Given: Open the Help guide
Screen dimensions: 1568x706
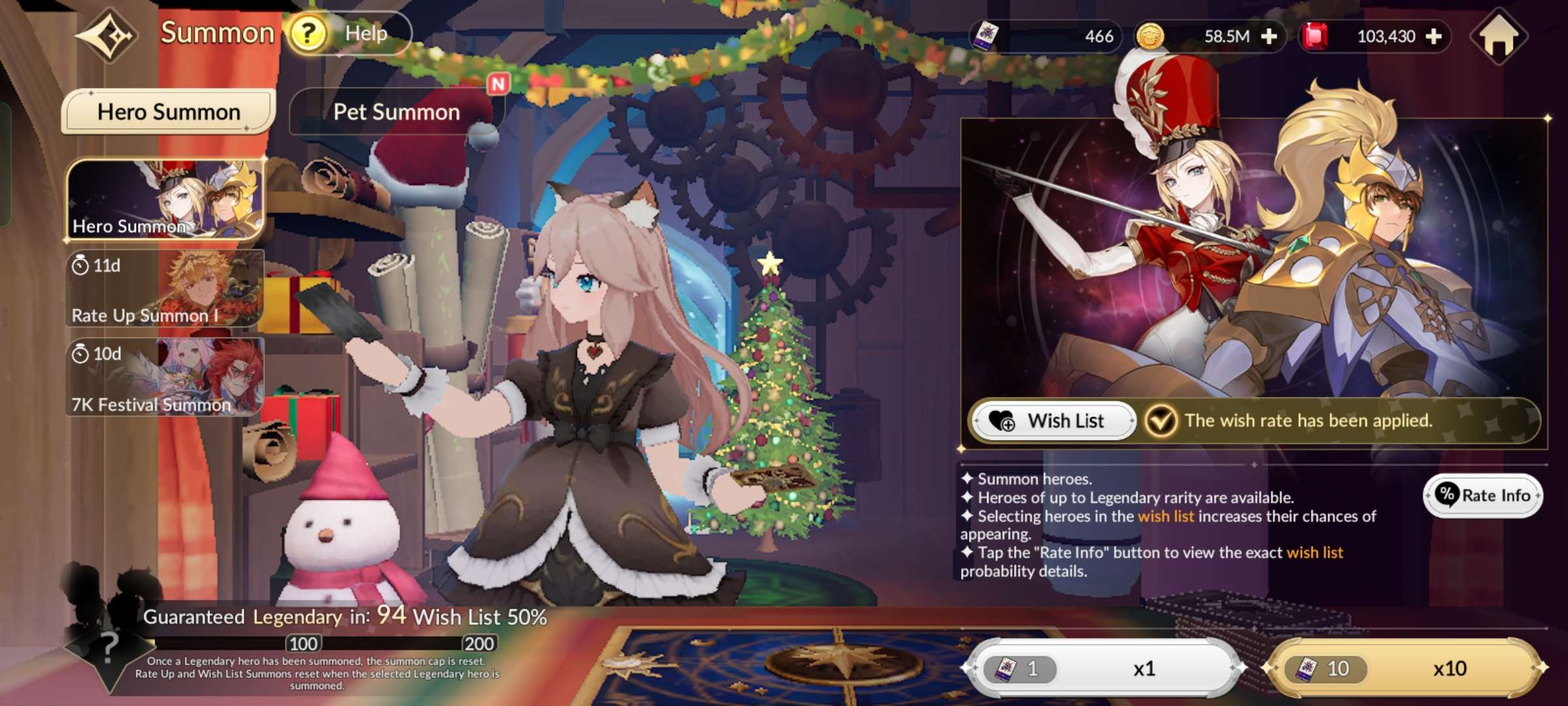Looking at the screenshot, I should coord(348,33).
